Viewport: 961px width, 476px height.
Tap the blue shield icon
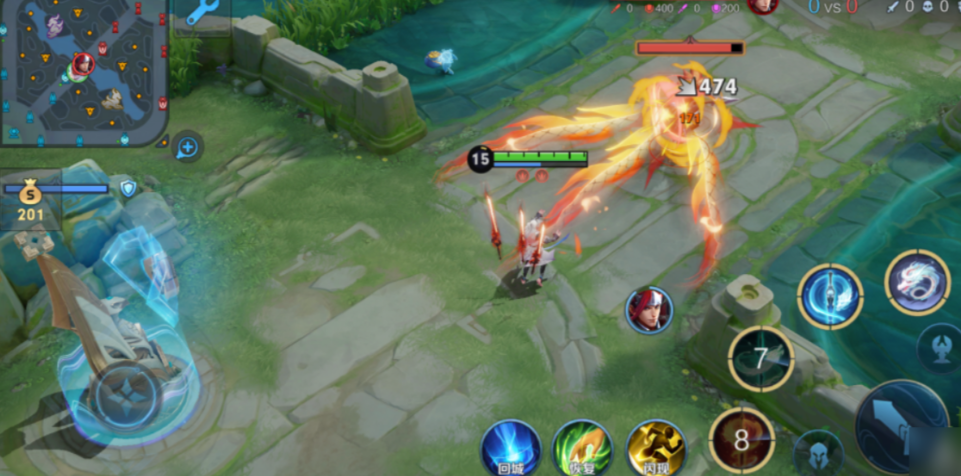tap(128, 188)
